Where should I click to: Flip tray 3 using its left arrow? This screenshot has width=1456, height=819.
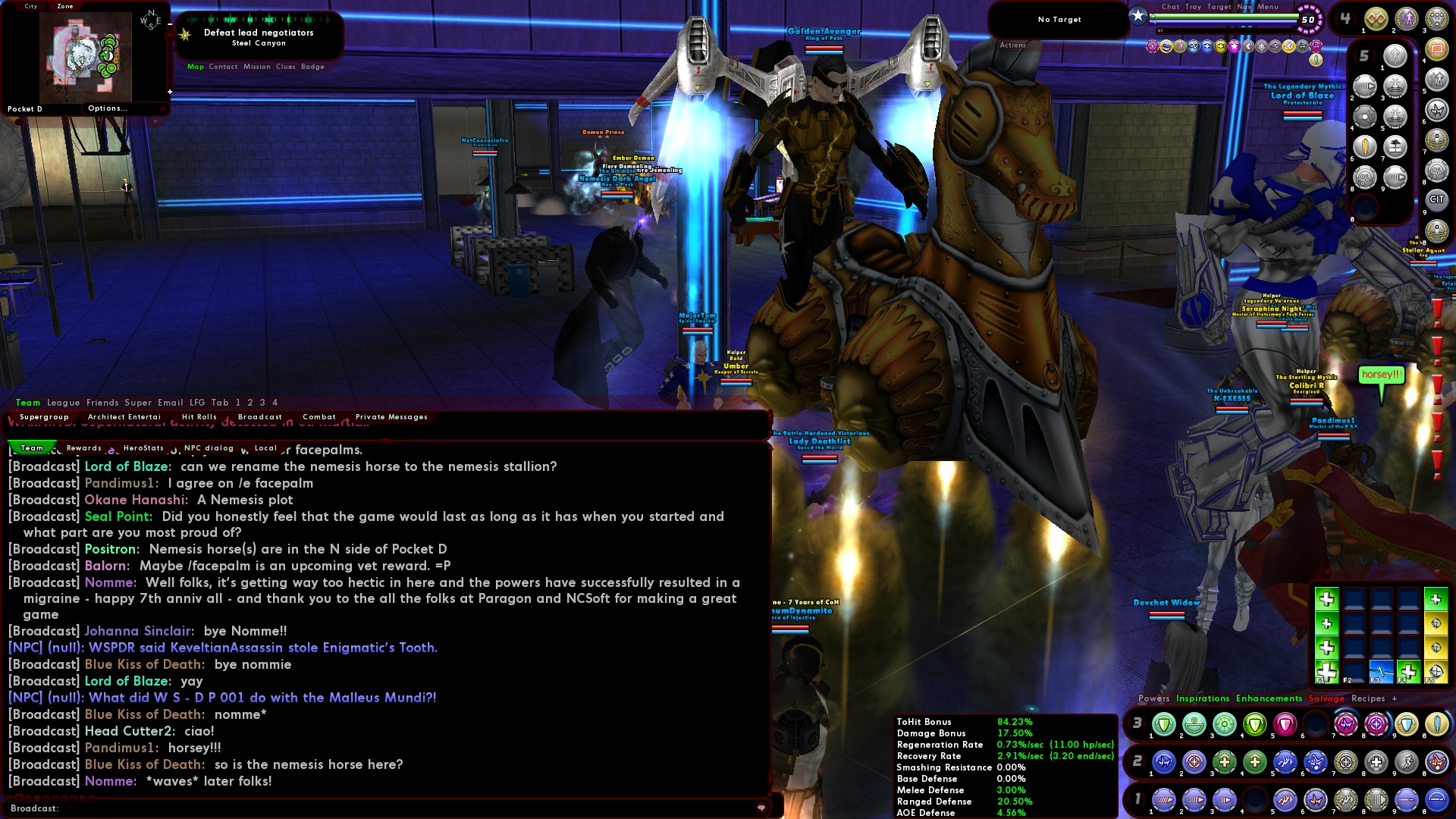pyautogui.click(x=1128, y=723)
